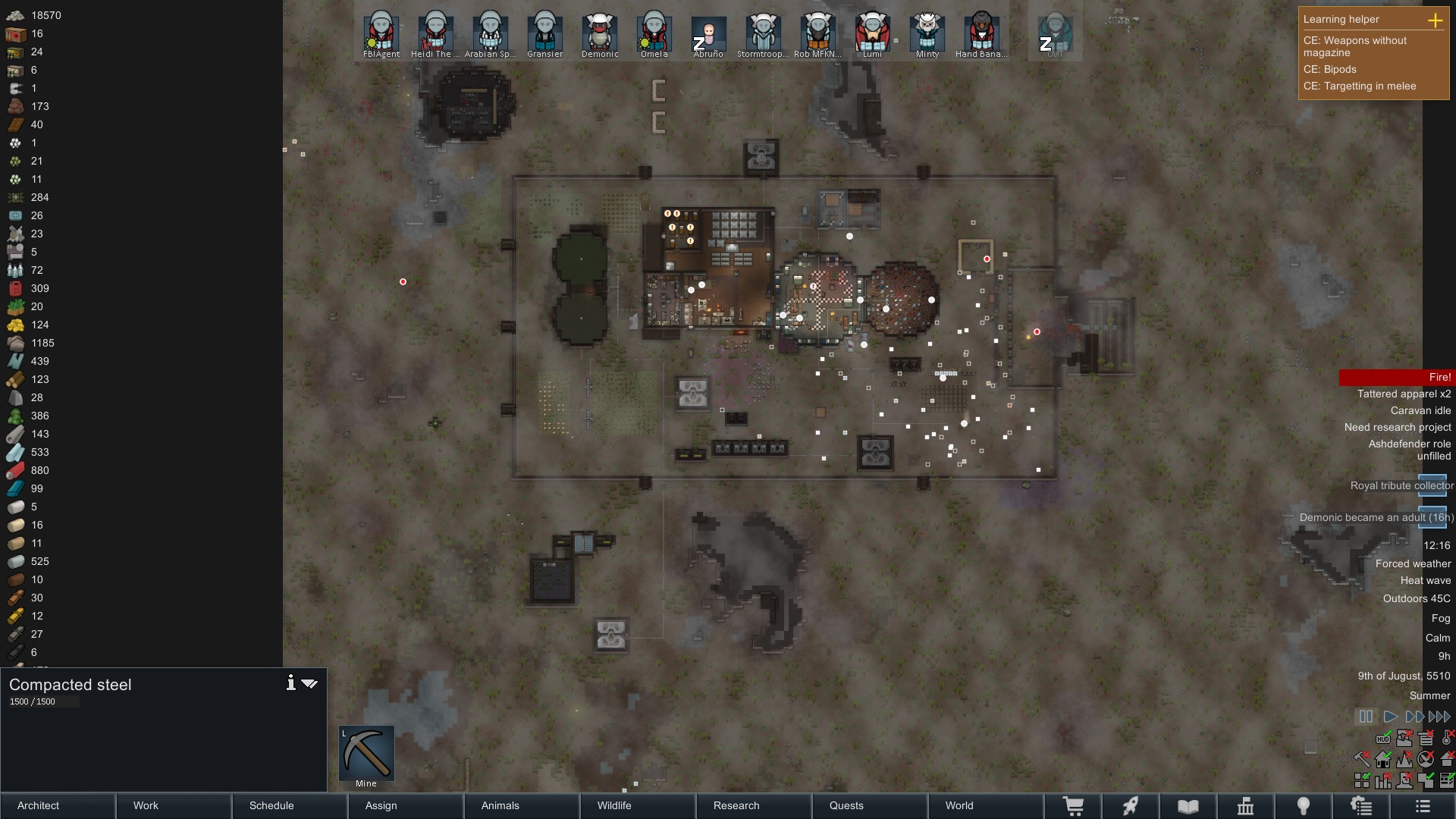
Task: Open the Architect menu
Action: coord(58,805)
